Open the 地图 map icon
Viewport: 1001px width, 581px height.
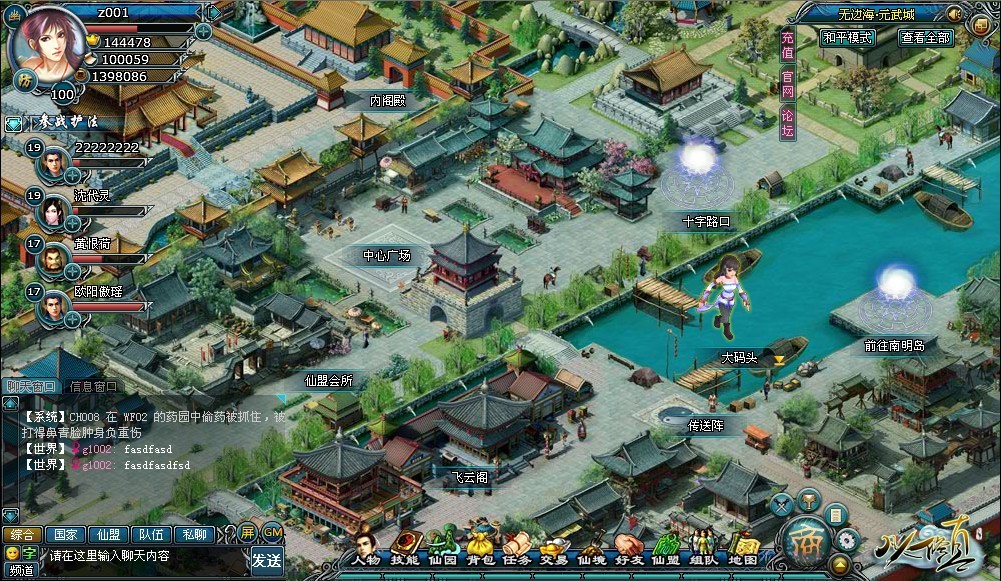[742, 546]
